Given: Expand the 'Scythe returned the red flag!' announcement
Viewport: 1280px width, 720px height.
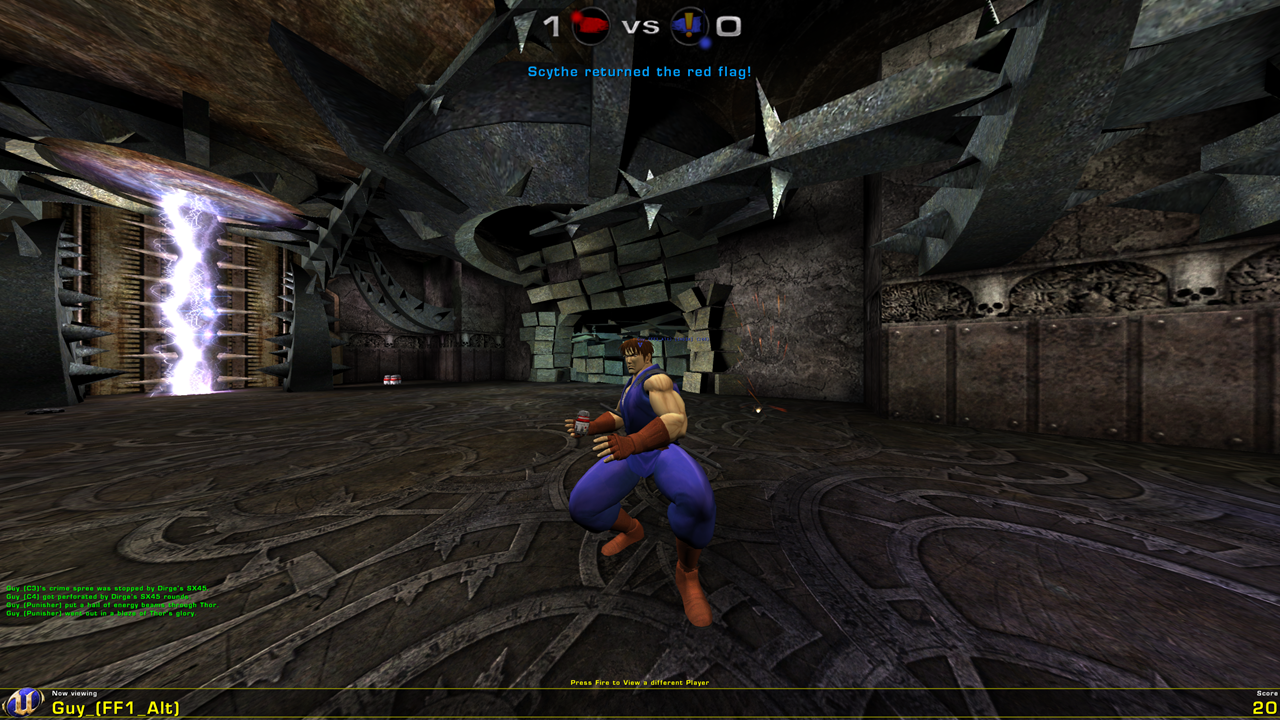Looking at the screenshot, I should [x=638, y=71].
